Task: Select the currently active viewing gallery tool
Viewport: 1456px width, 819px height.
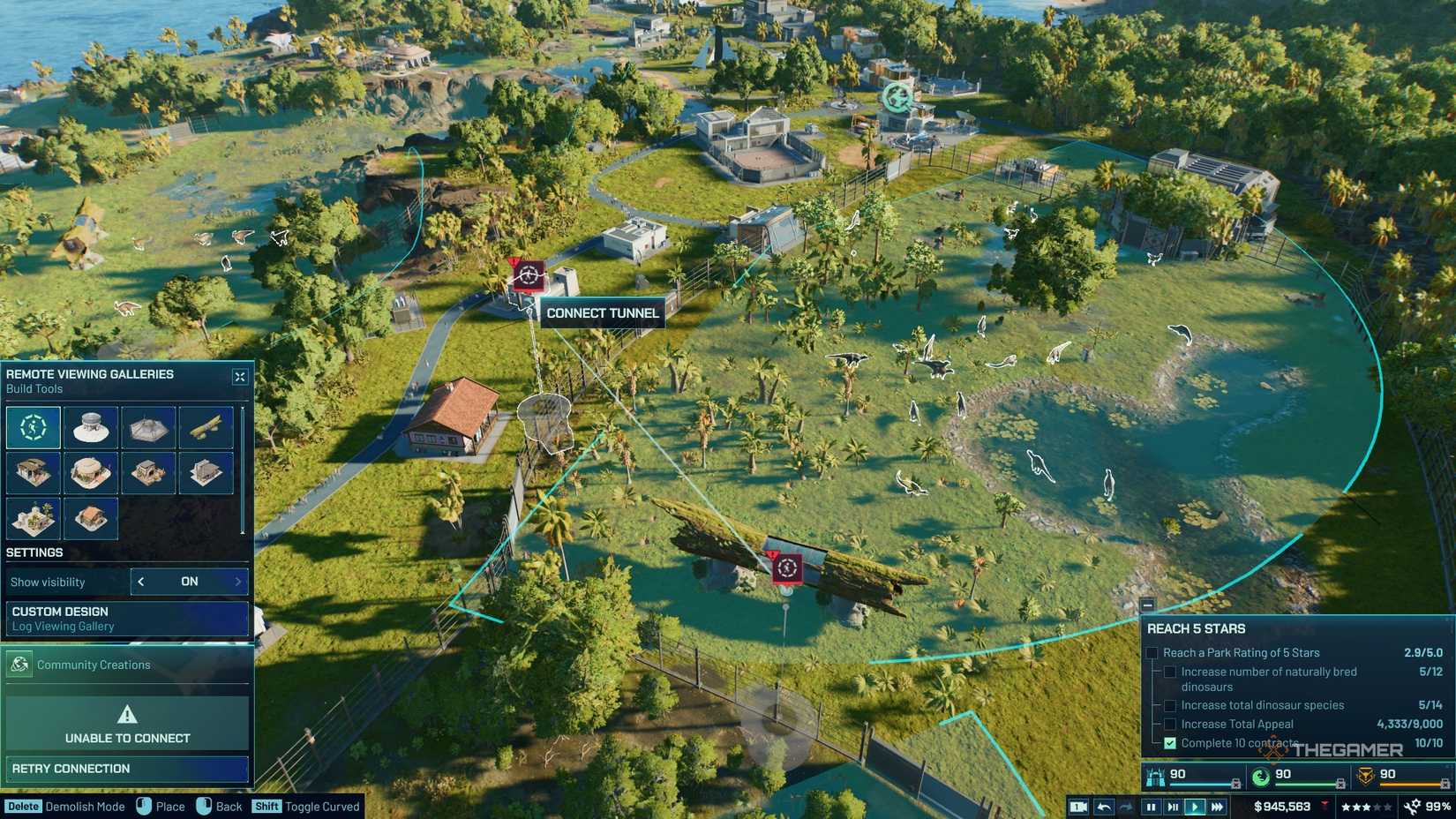Action: click(33, 428)
